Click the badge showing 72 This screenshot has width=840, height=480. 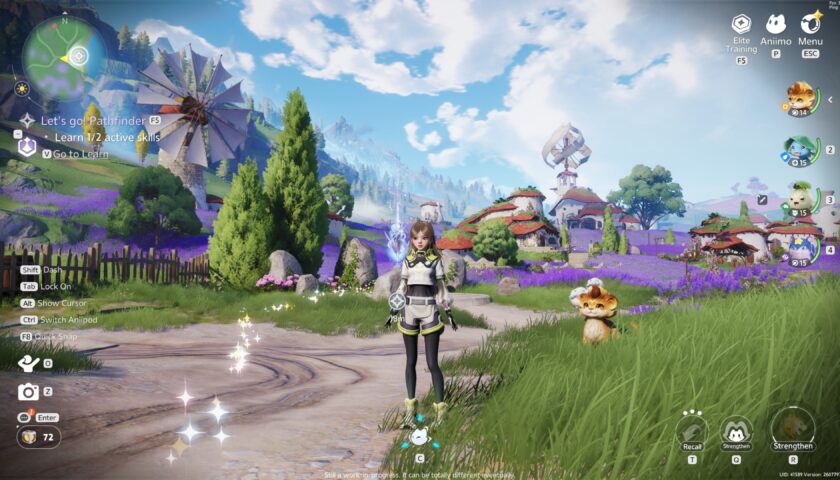[x=37, y=437]
